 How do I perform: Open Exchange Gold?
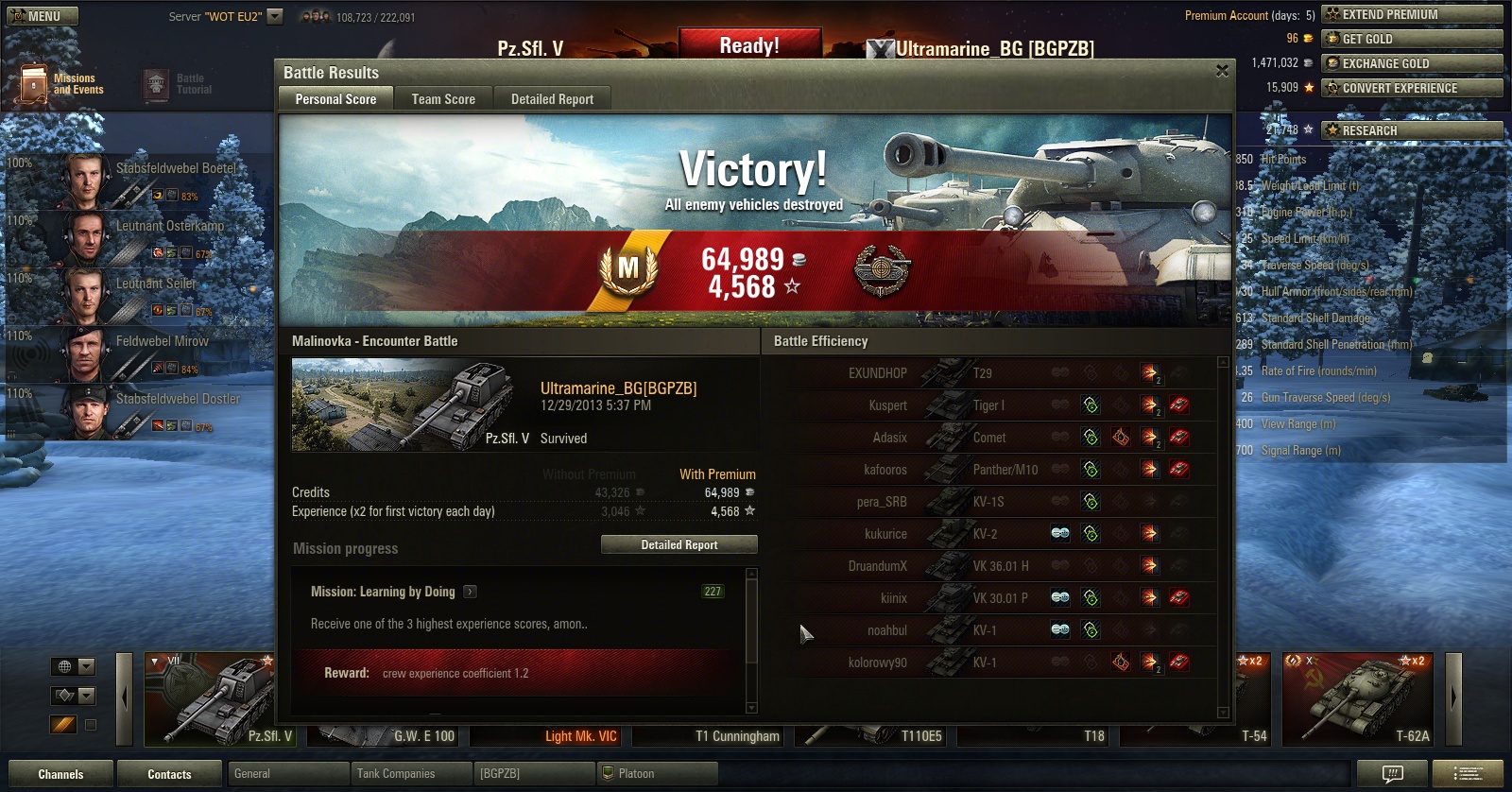tap(1412, 63)
